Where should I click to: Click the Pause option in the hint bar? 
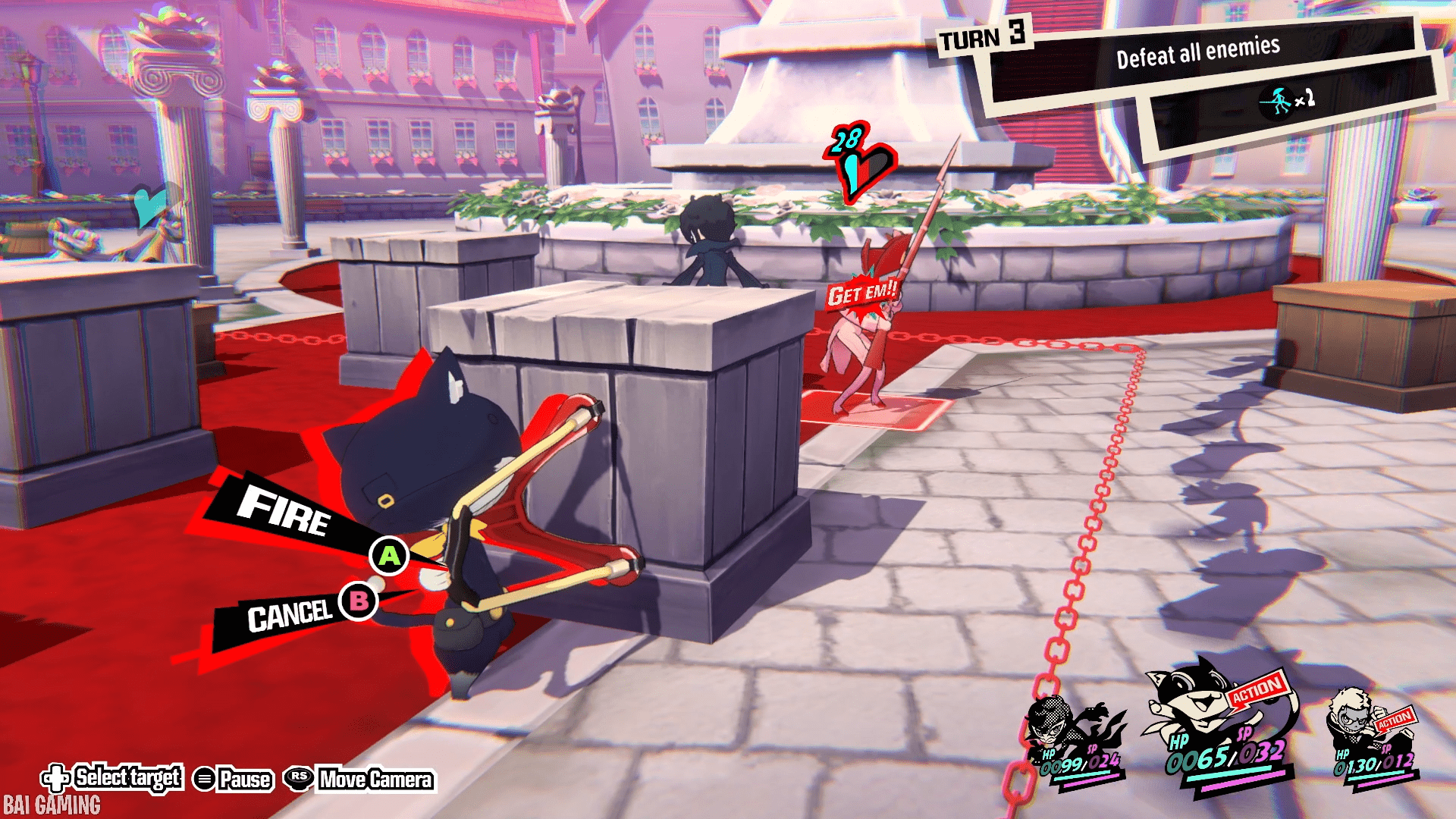pos(234,779)
